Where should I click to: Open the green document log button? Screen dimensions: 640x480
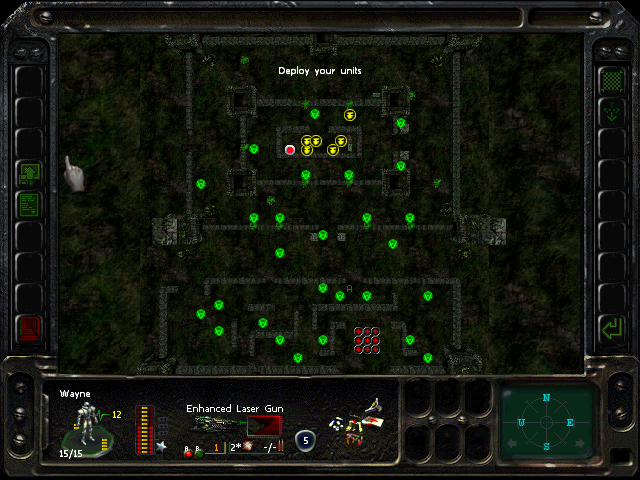pyautogui.click(x=29, y=206)
